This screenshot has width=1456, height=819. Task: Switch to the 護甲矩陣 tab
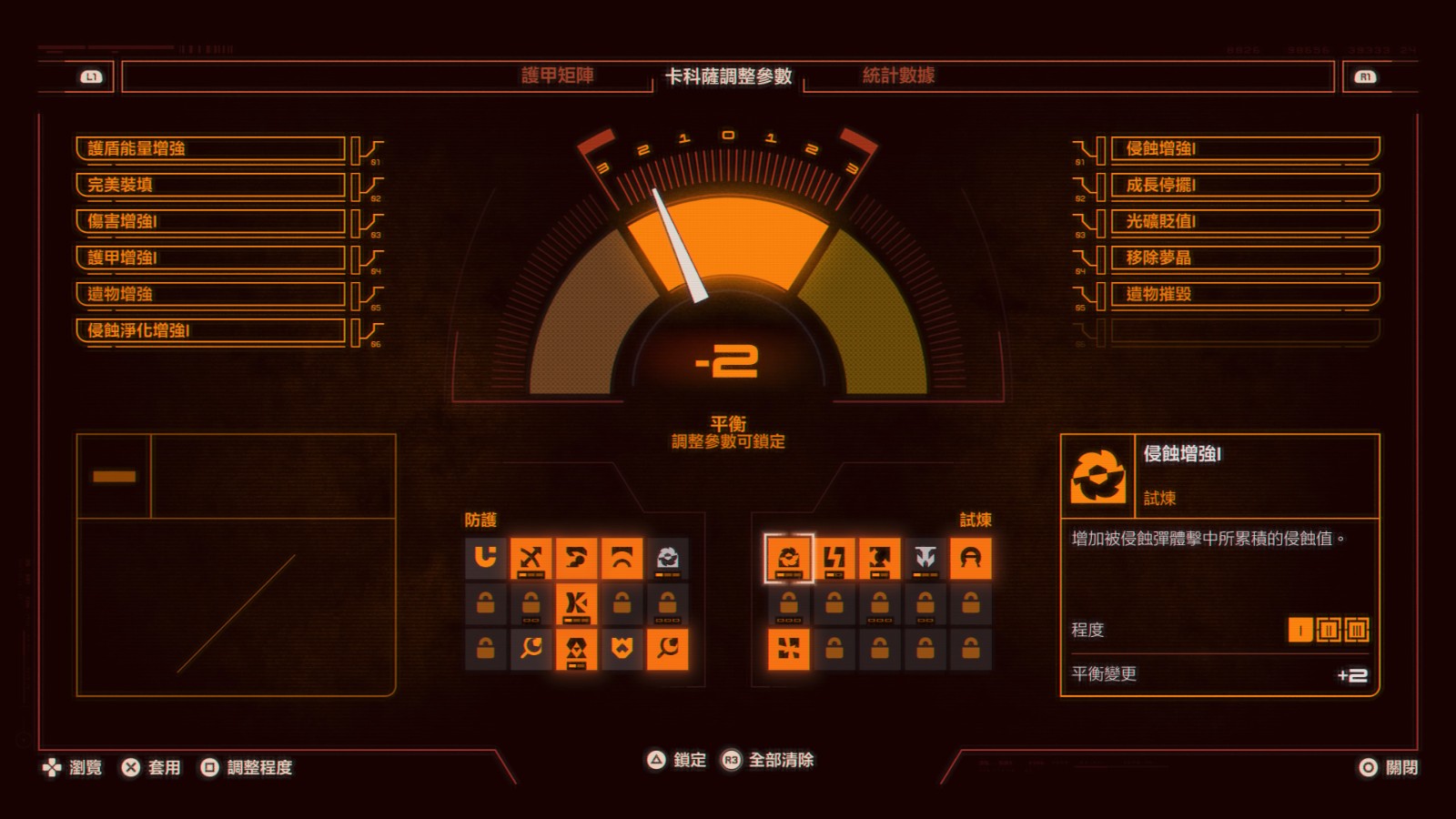pos(557,76)
